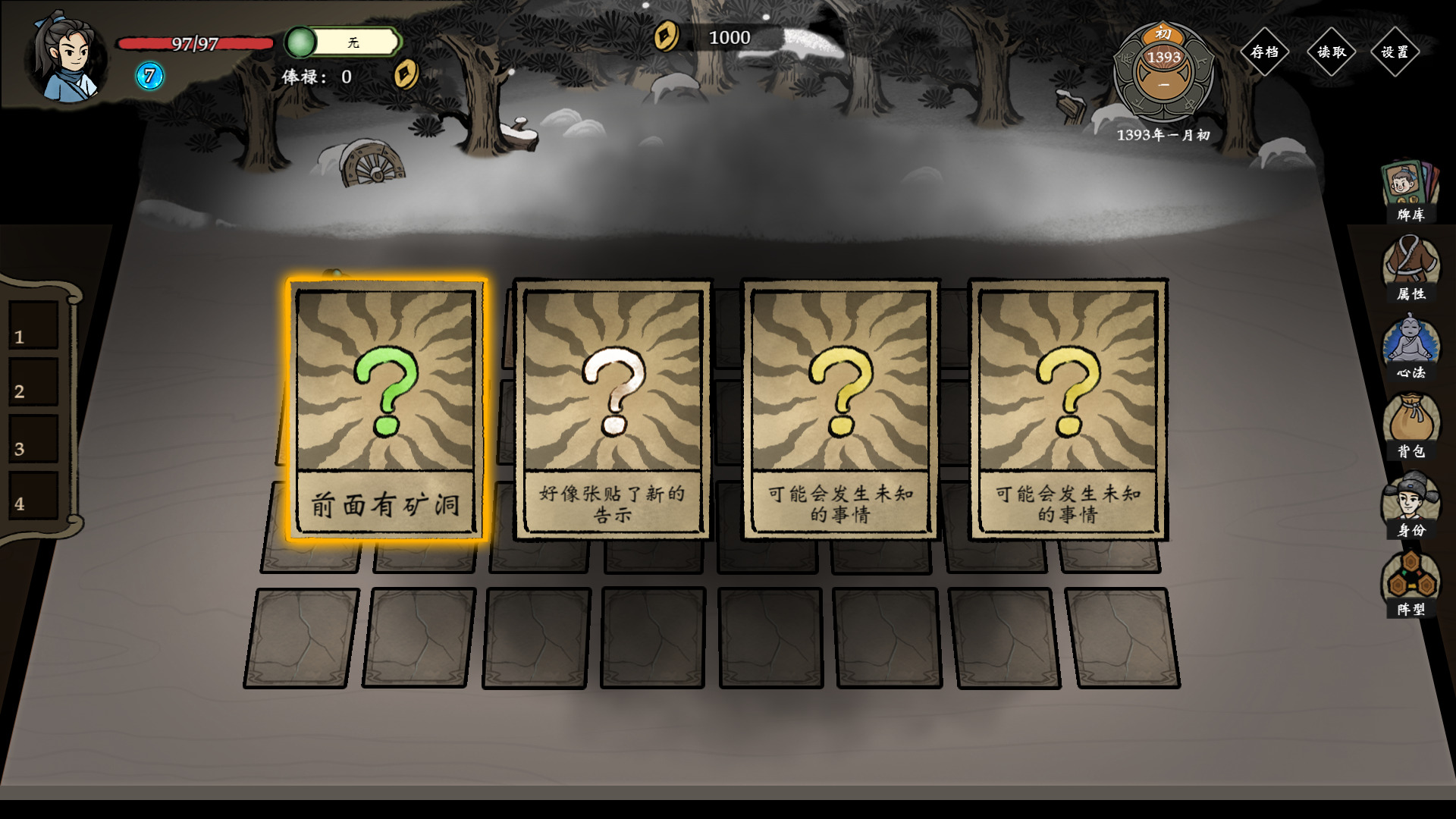Click the hero portrait avatar
The width and height of the screenshot is (1456, 819).
(67, 58)
